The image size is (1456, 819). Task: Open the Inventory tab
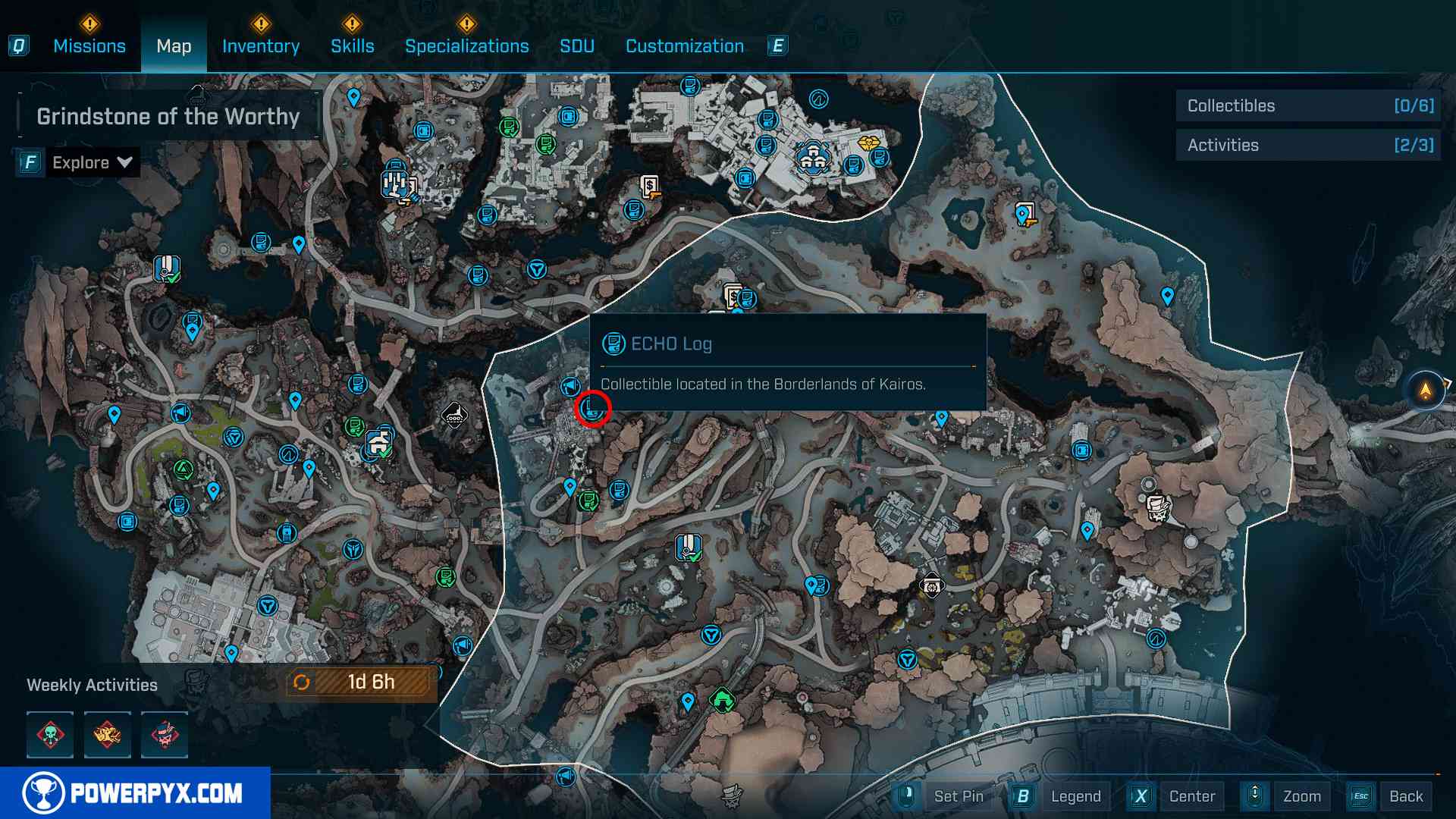pos(260,46)
